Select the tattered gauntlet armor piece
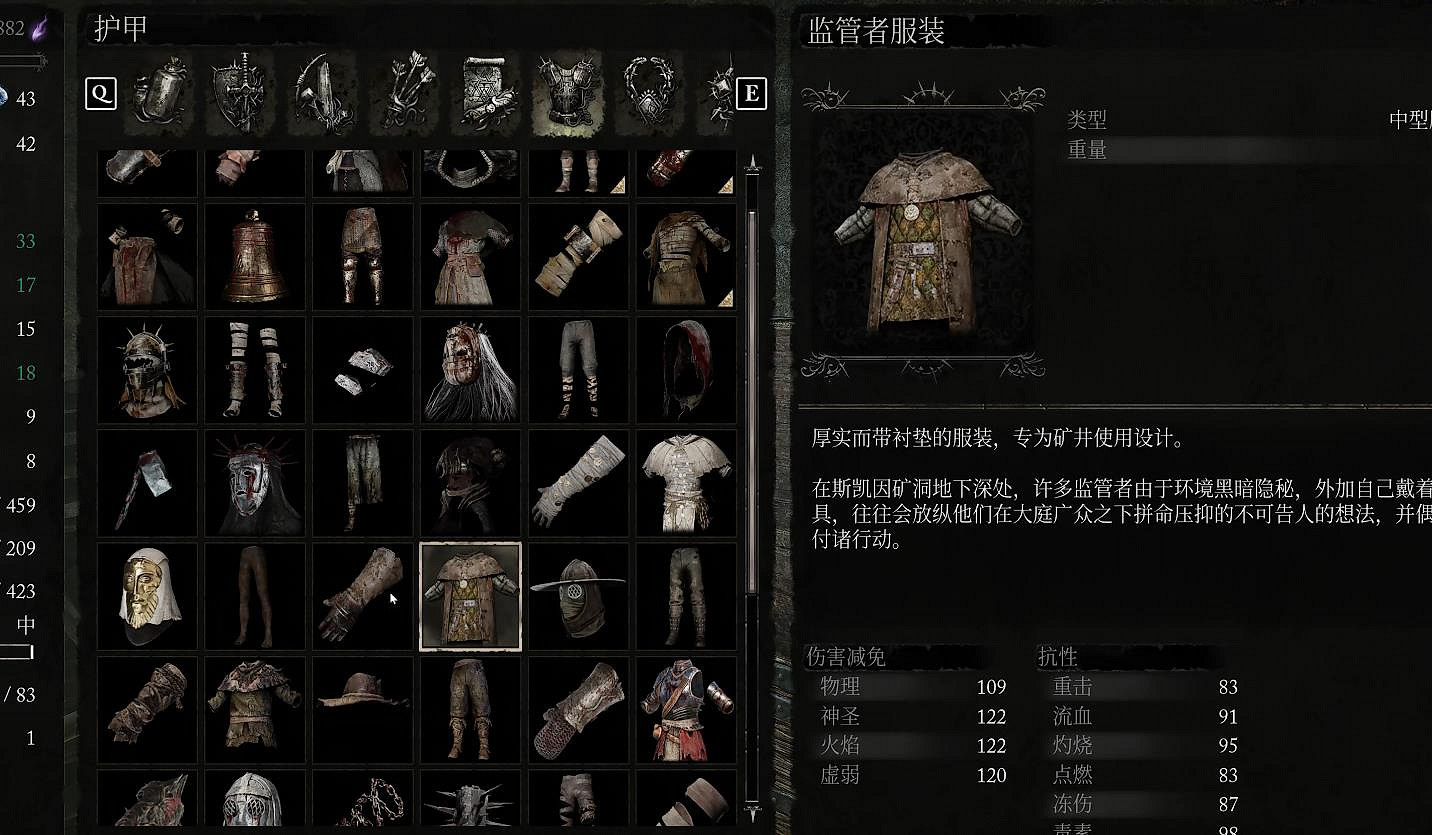The height and width of the screenshot is (835, 1432). [362, 597]
